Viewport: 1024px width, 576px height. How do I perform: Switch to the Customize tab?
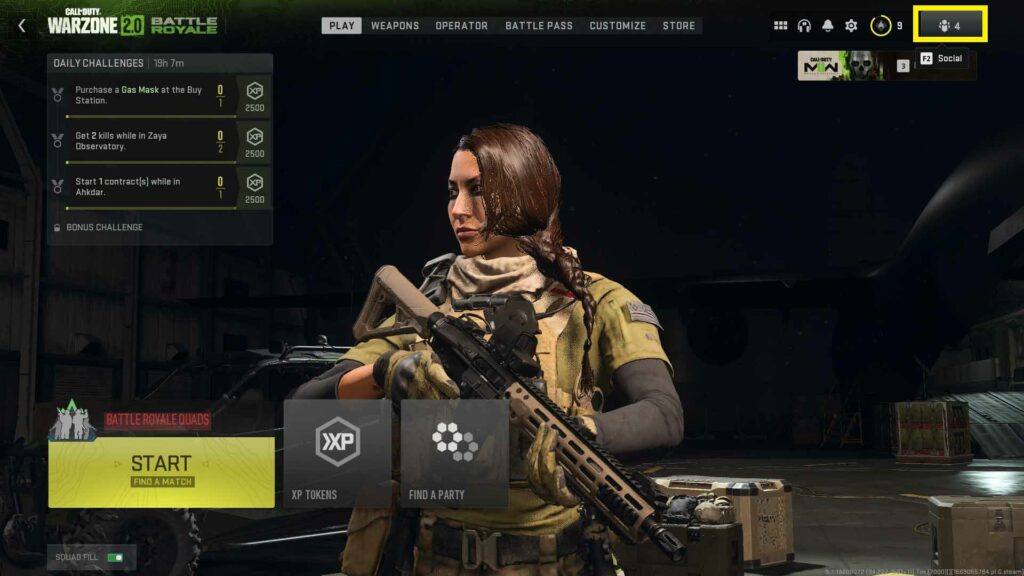coord(617,26)
